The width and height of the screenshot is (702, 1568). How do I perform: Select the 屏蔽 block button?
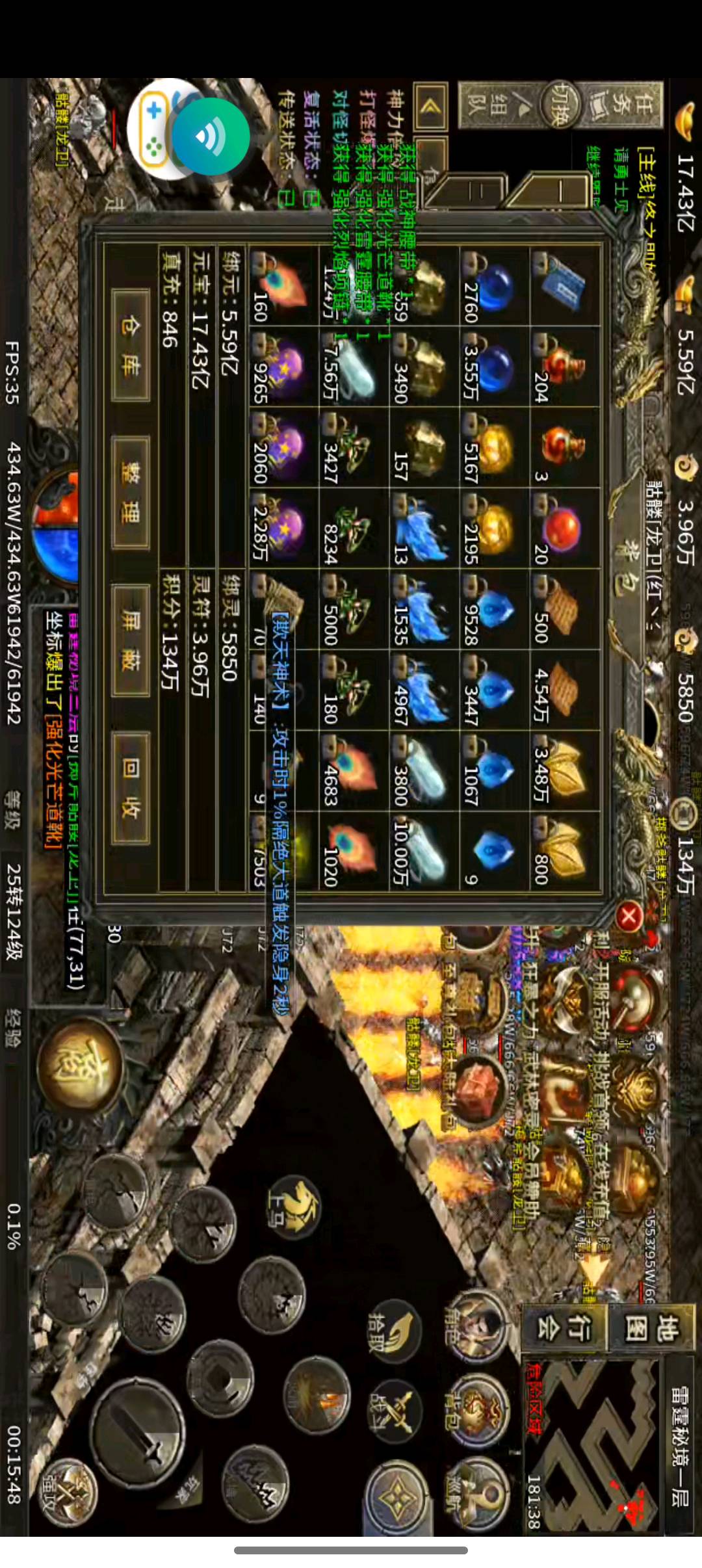pyautogui.click(x=131, y=641)
